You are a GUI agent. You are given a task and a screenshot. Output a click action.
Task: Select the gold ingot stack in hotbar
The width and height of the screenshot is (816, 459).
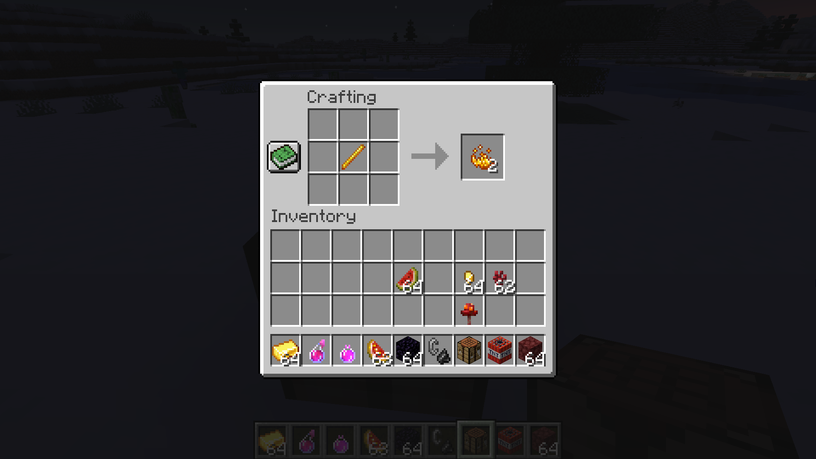285,351
